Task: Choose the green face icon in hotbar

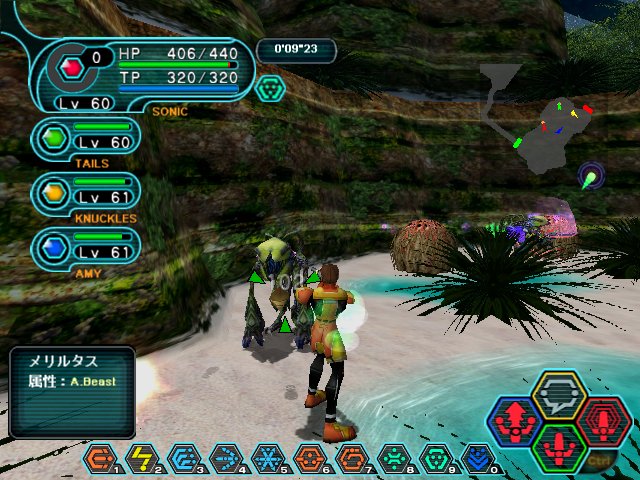Action: click(395, 458)
